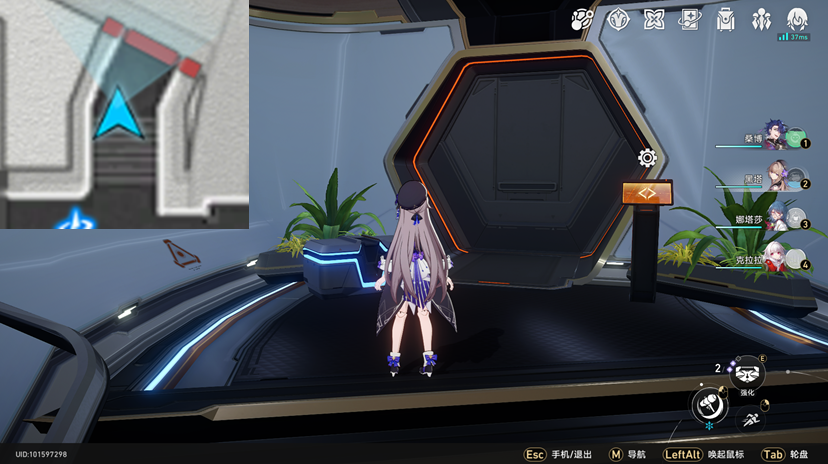The image size is (828, 464).
Task: Use the hammer basic attack icon
Action: point(709,405)
